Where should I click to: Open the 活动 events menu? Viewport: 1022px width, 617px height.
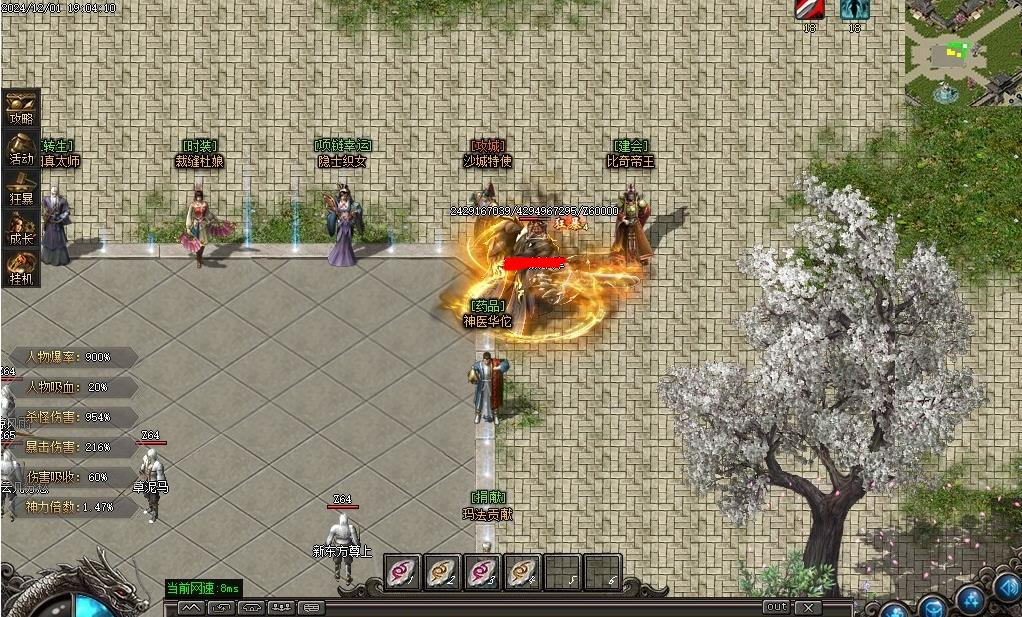click(21, 147)
